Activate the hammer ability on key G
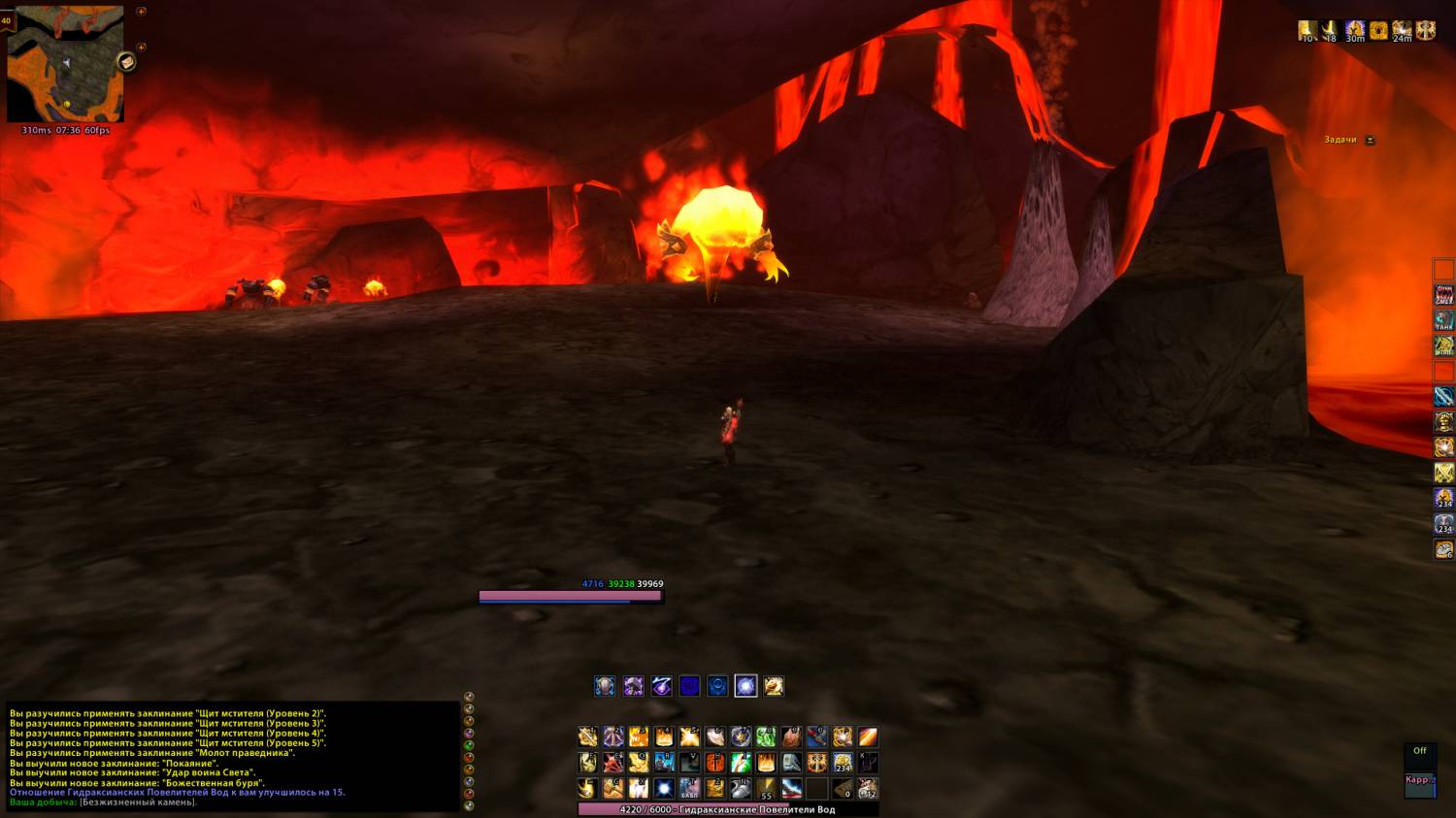Viewport: 1456px width, 818px height. [613, 788]
